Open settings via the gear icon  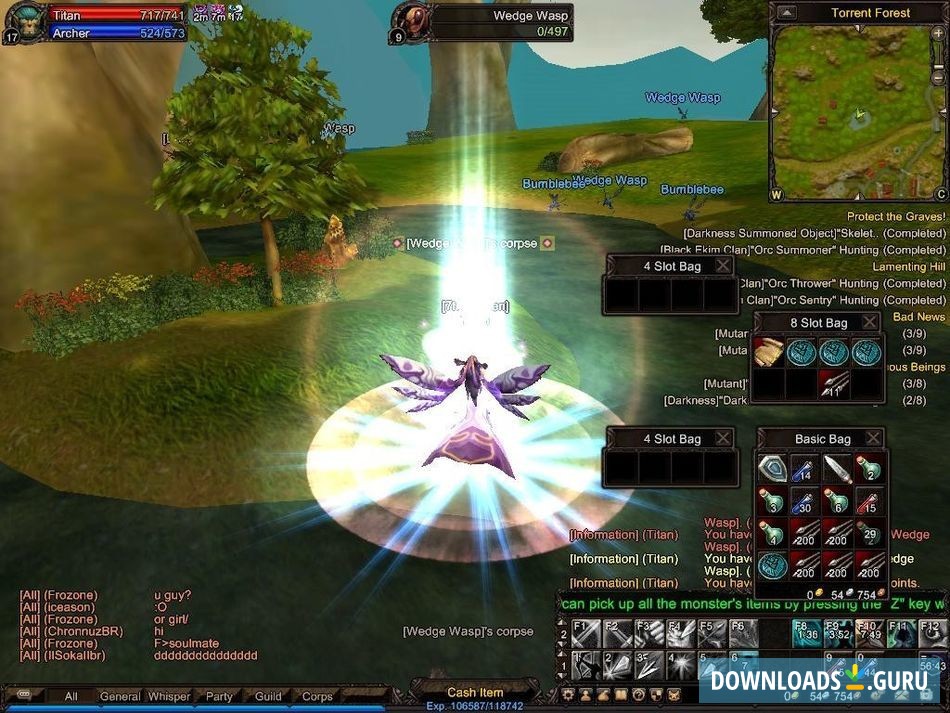click(x=568, y=693)
